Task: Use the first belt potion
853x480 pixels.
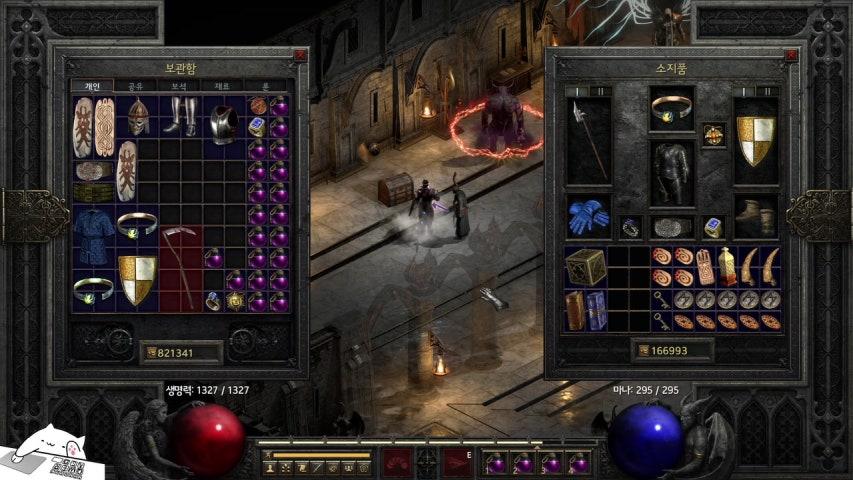Action: tap(496, 463)
